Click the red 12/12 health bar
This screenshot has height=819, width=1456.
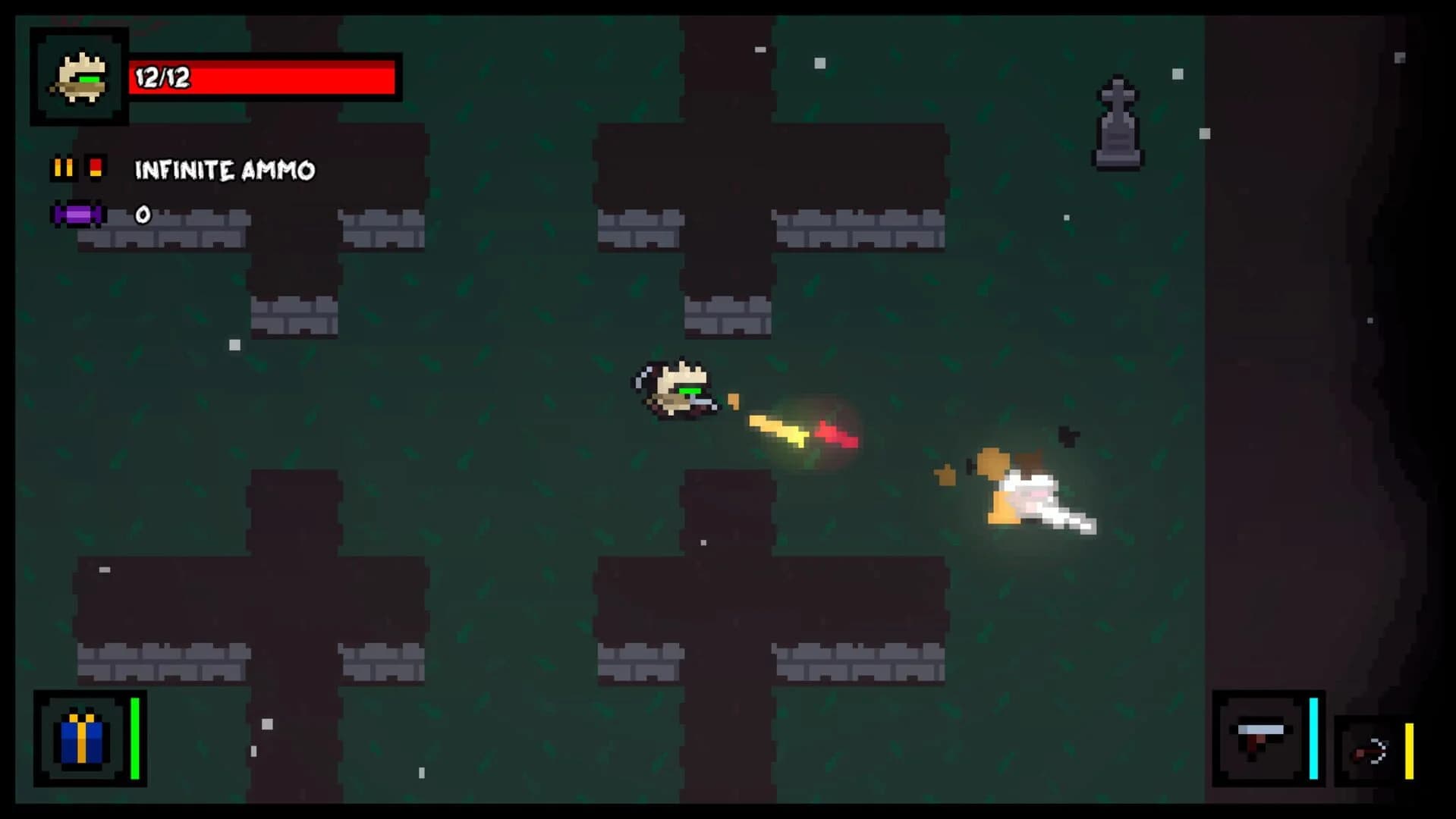tap(262, 78)
